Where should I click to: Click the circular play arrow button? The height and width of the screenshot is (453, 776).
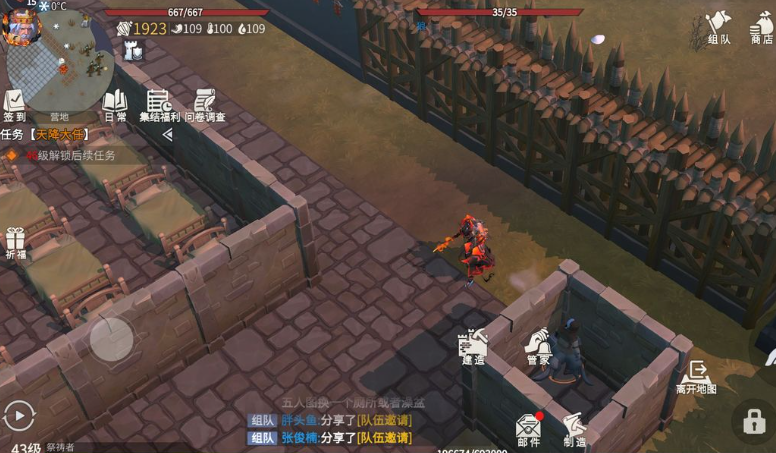[18, 413]
